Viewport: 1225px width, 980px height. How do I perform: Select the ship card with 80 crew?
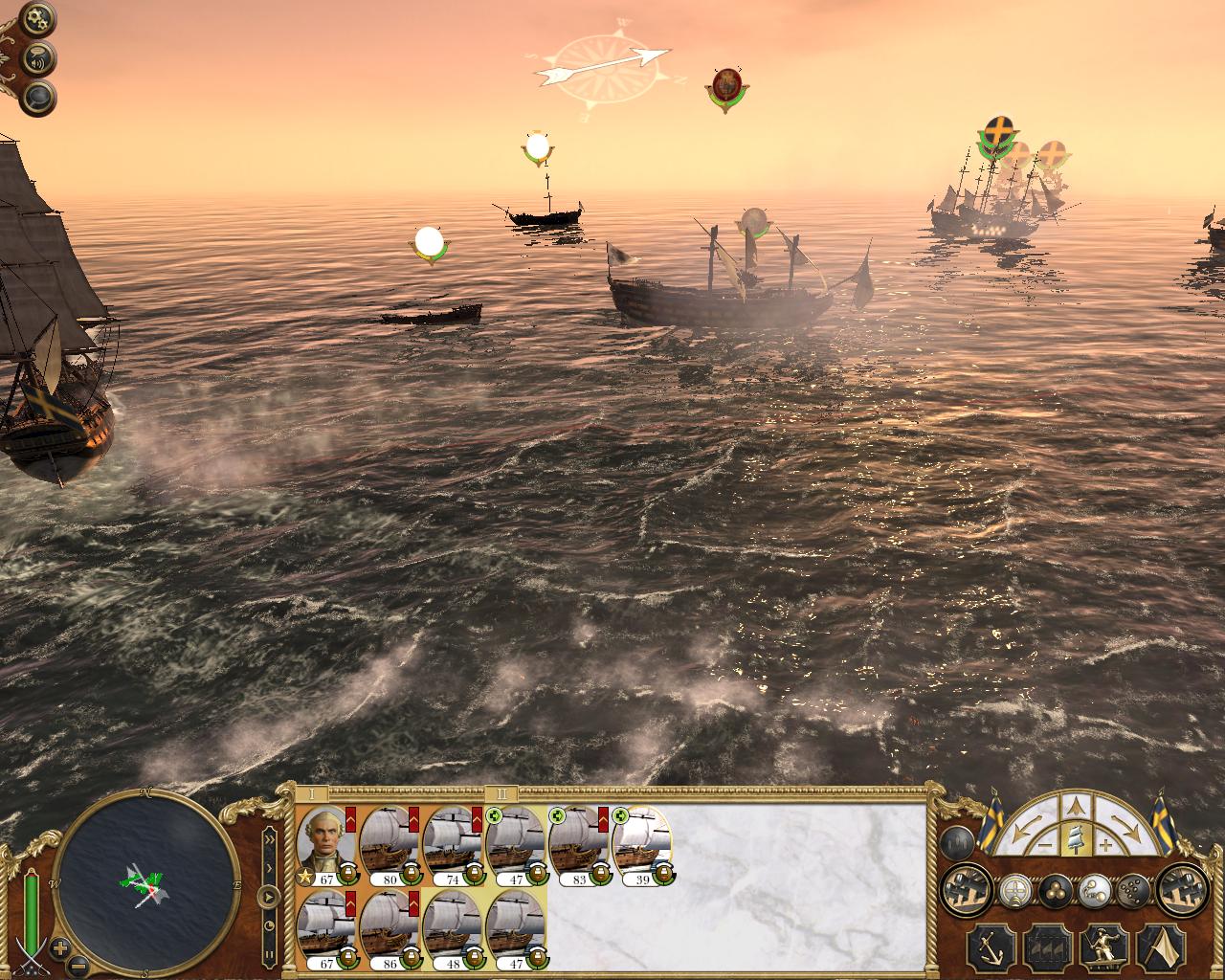pyautogui.click(x=390, y=843)
